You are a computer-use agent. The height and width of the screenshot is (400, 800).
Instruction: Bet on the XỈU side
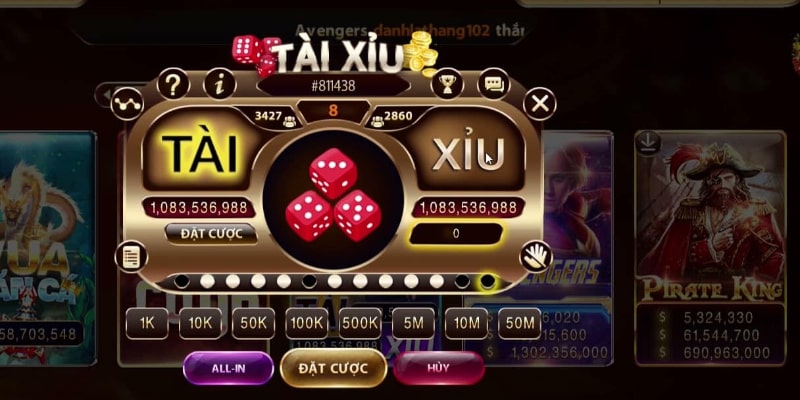click(x=468, y=154)
